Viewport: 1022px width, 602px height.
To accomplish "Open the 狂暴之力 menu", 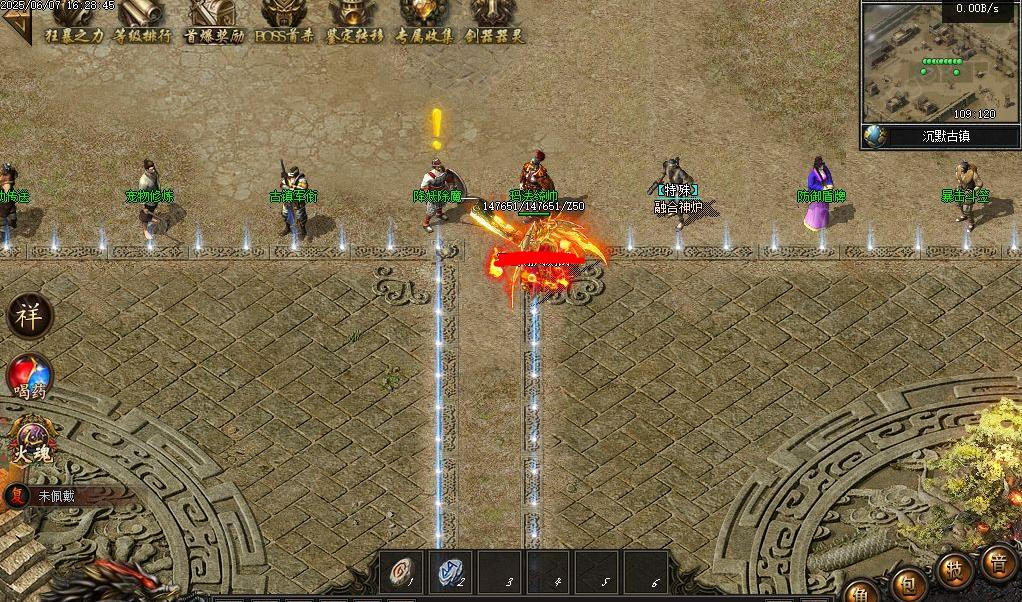I will 73,22.
